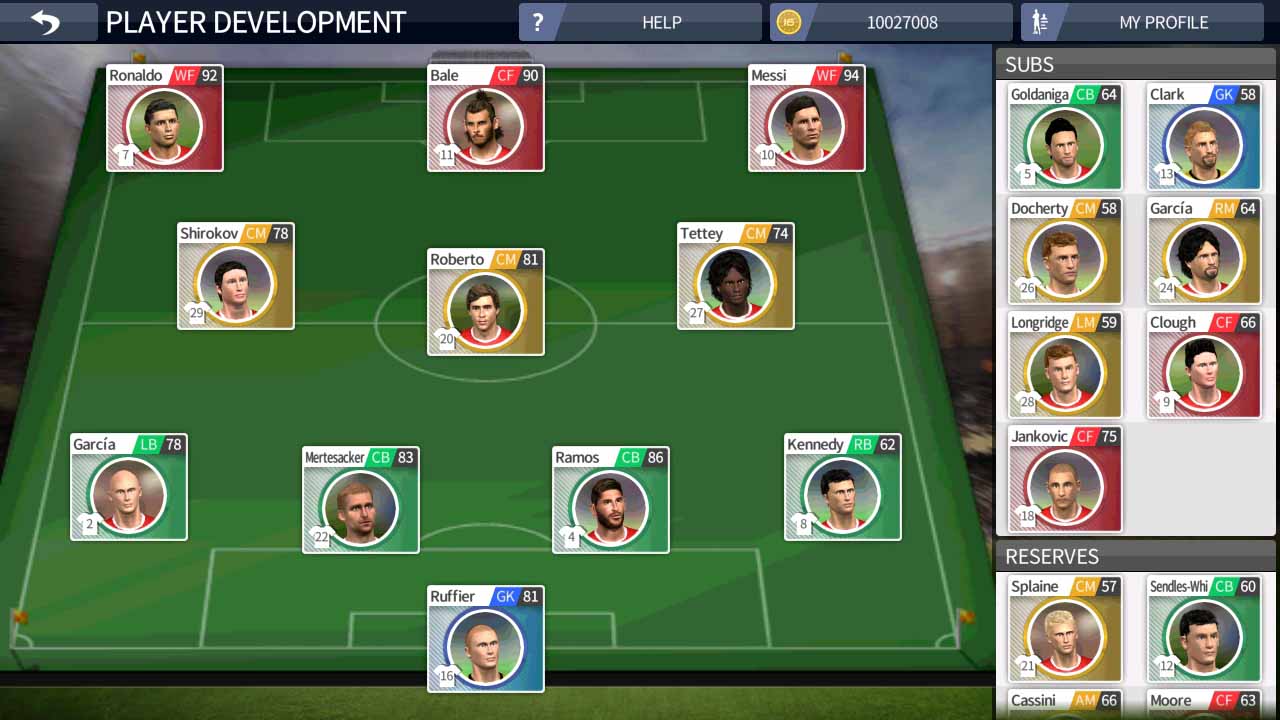The height and width of the screenshot is (720, 1280).
Task: Select goalkeeper Ruffier's player card
Action: [x=485, y=640]
